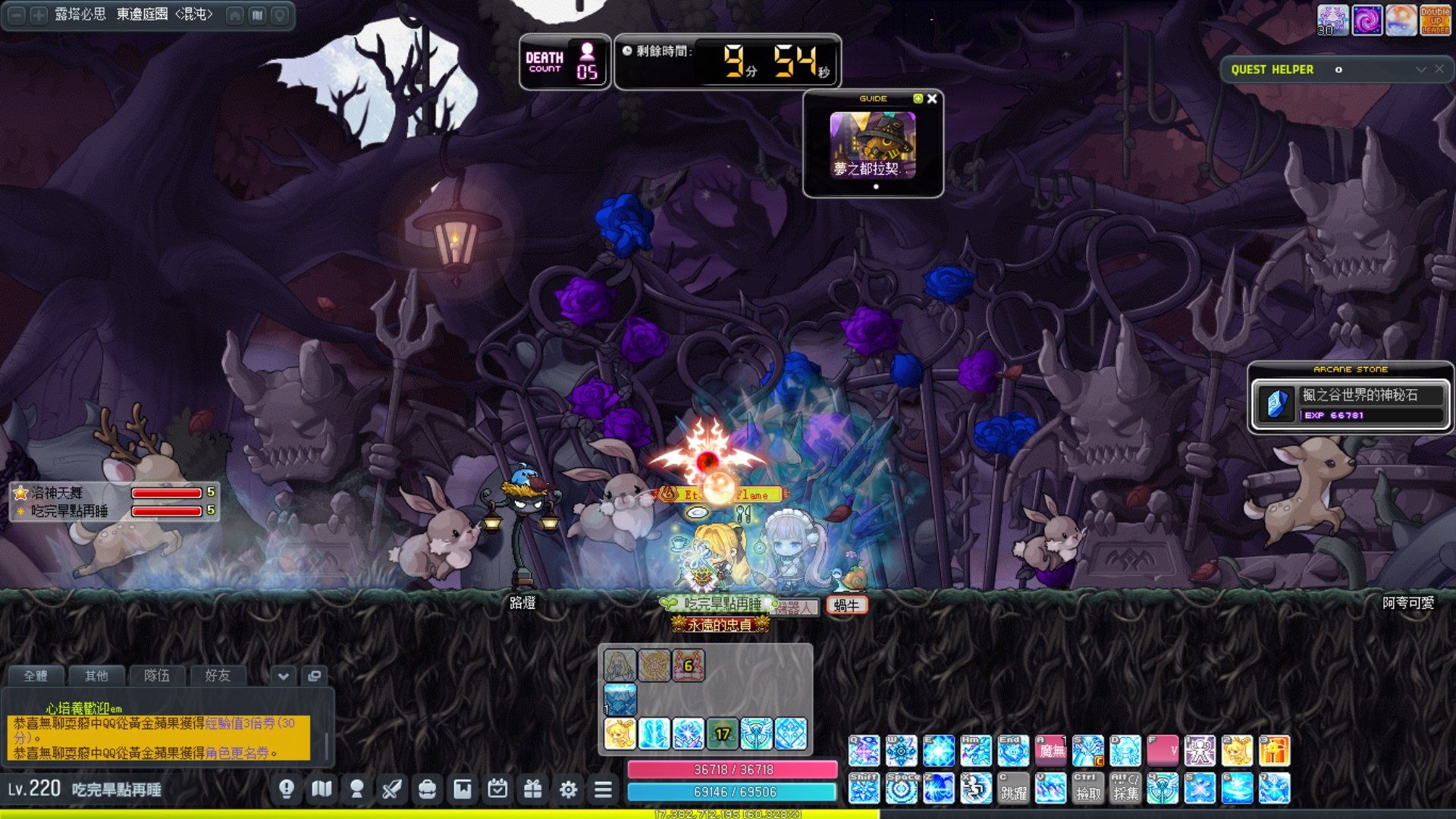Open the Arcane Stone notification panel
The height and width of the screenshot is (819, 1456).
click(x=1350, y=397)
